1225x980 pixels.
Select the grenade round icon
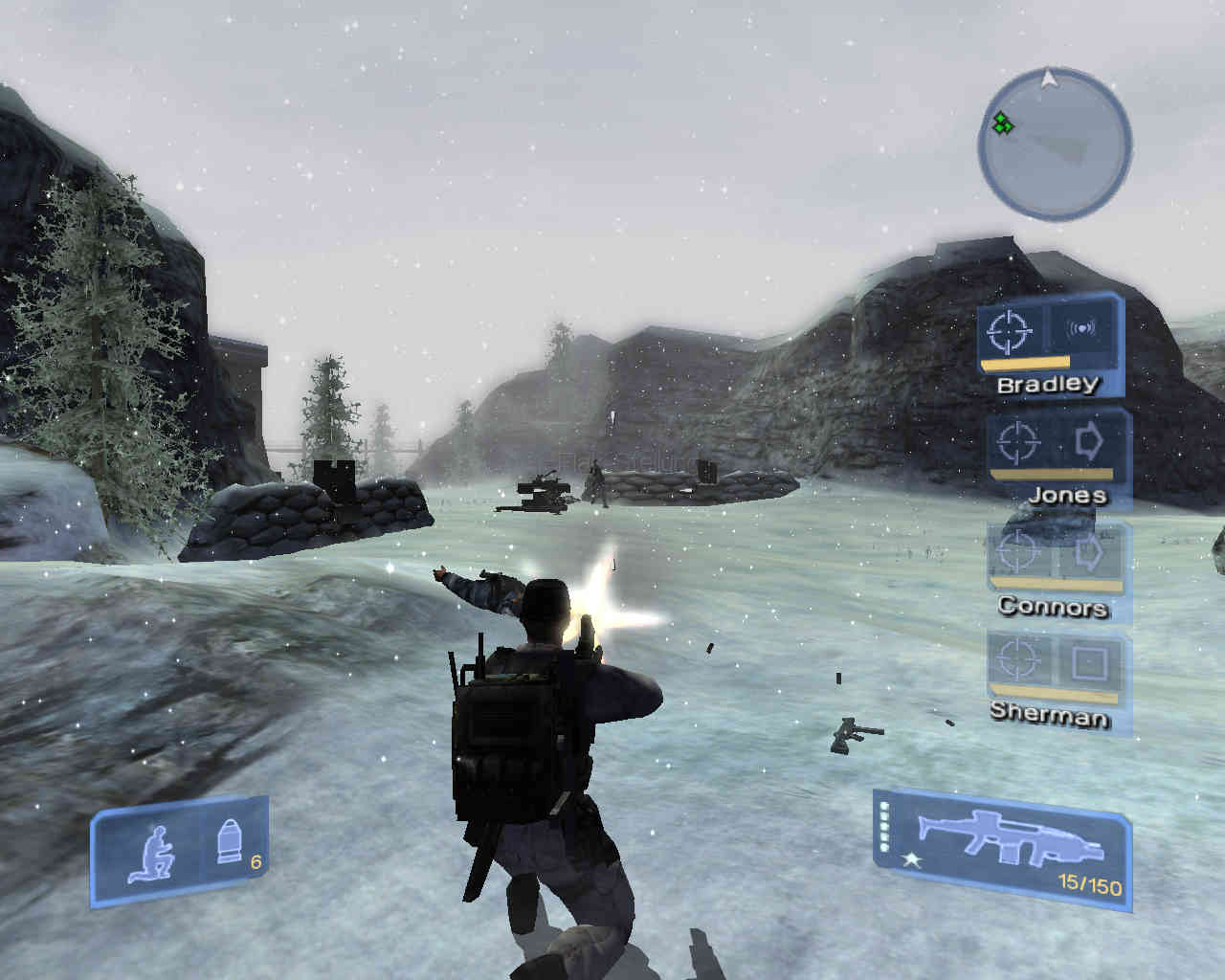[x=228, y=841]
